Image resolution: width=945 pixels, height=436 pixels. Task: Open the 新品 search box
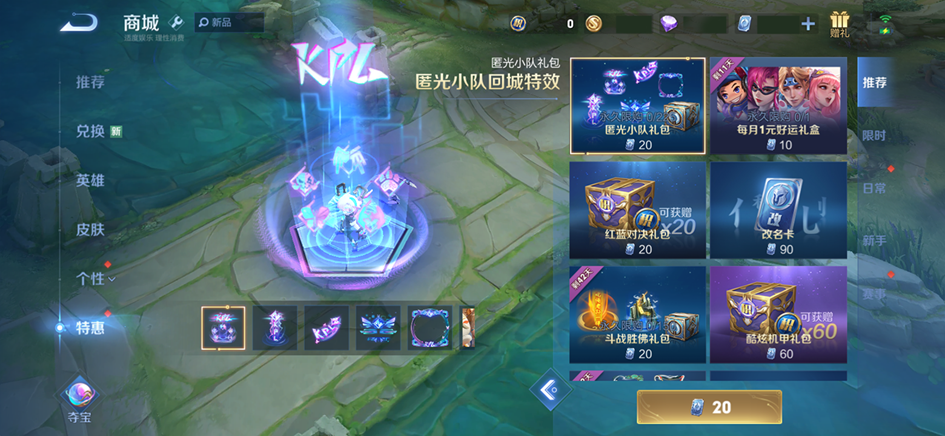click(229, 22)
